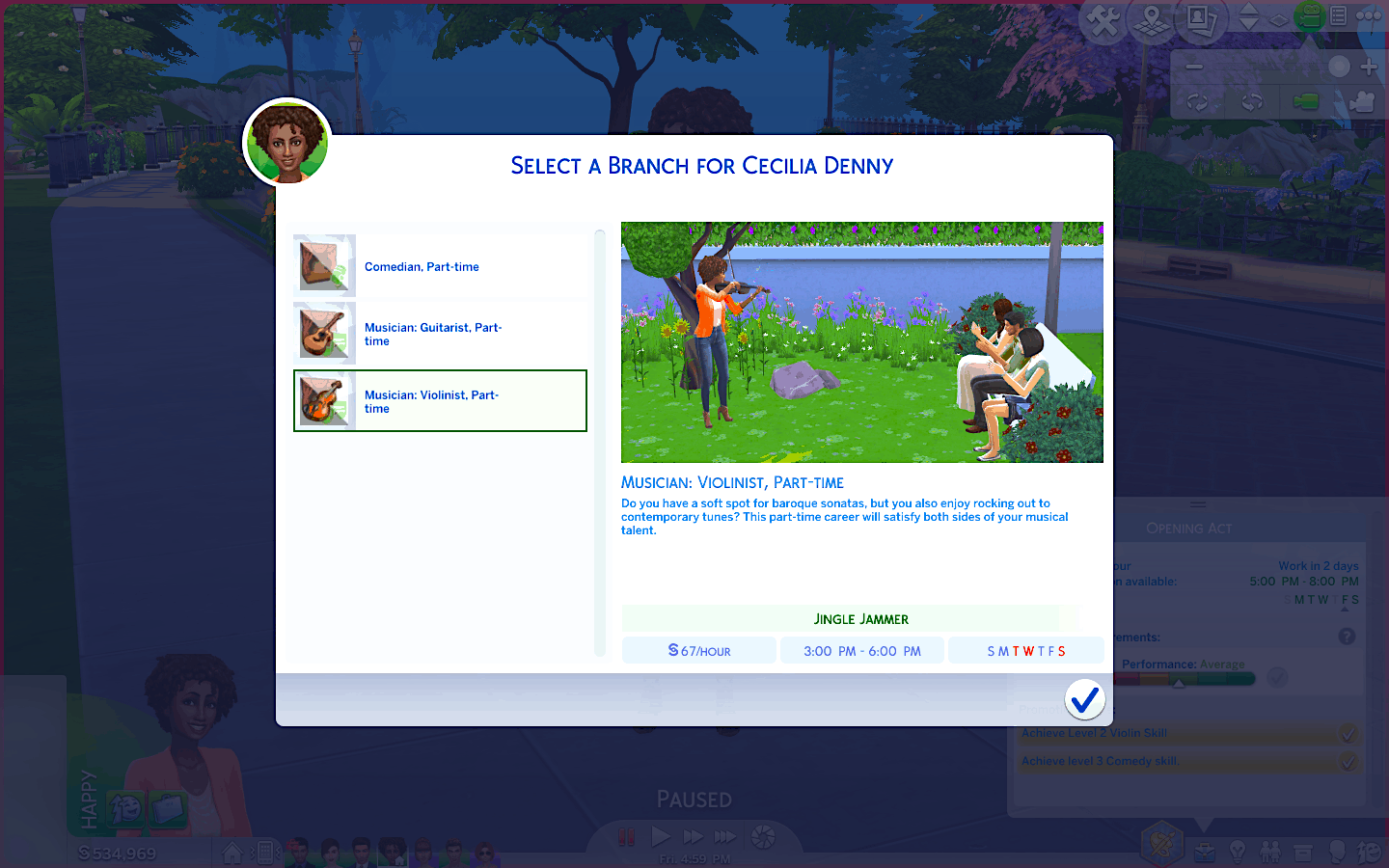Open build mode tools icon

1103,21
